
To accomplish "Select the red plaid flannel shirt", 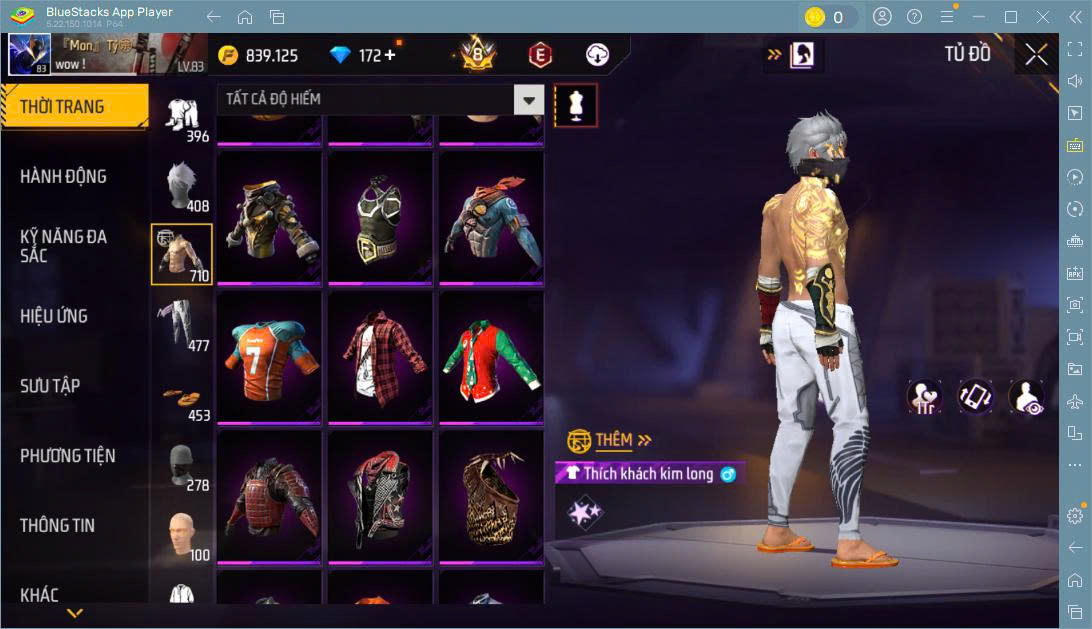I will [380, 357].
